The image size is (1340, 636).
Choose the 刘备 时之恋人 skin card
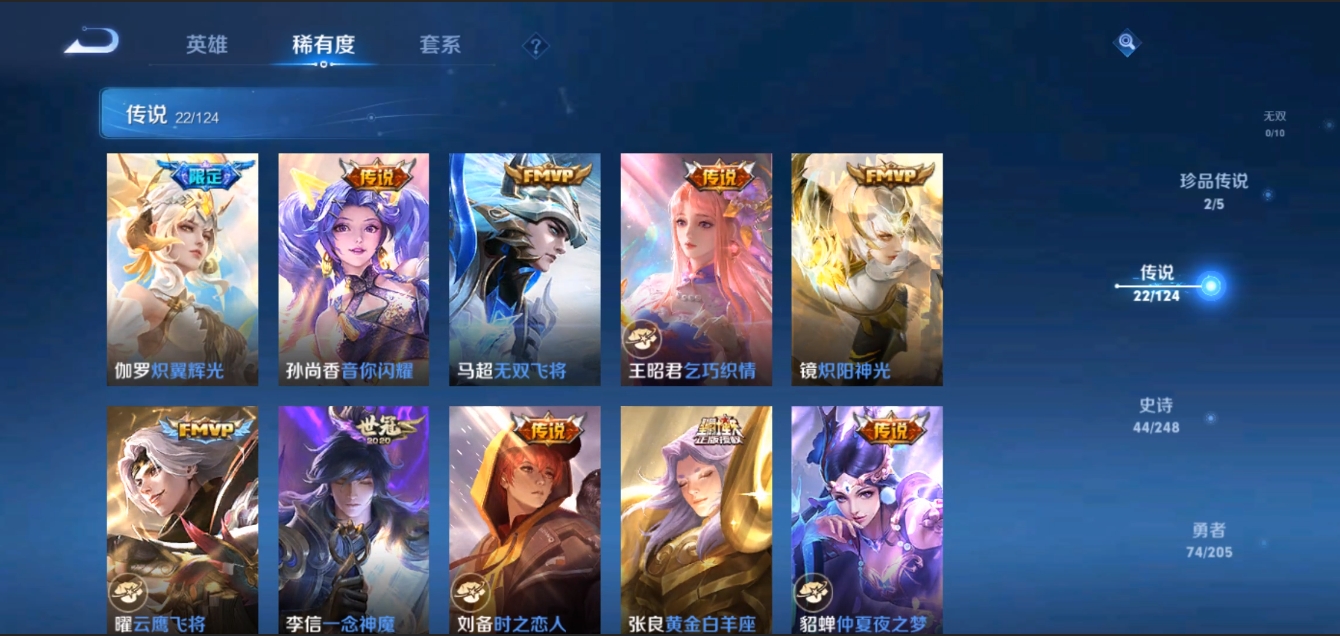(524, 520)
